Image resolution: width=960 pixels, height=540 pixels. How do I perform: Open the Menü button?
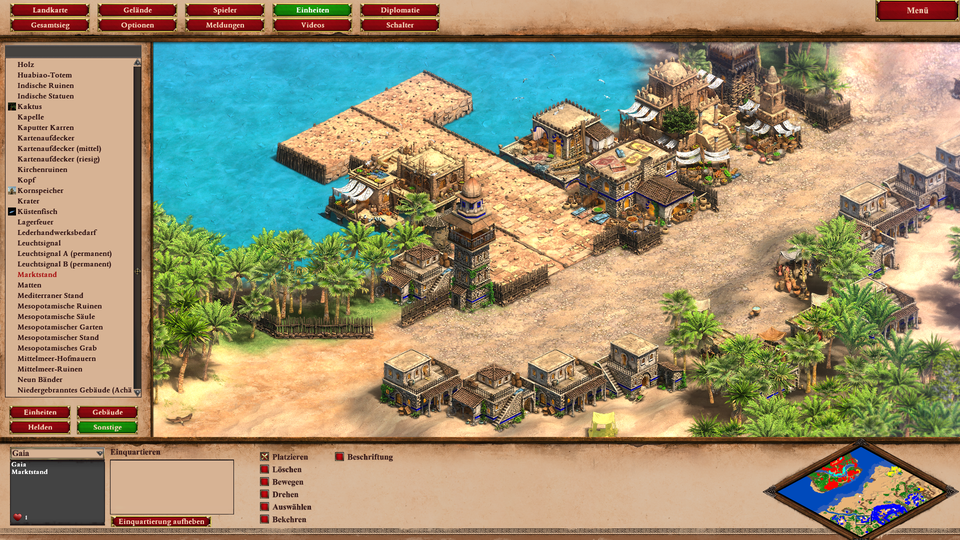point(917,10)
